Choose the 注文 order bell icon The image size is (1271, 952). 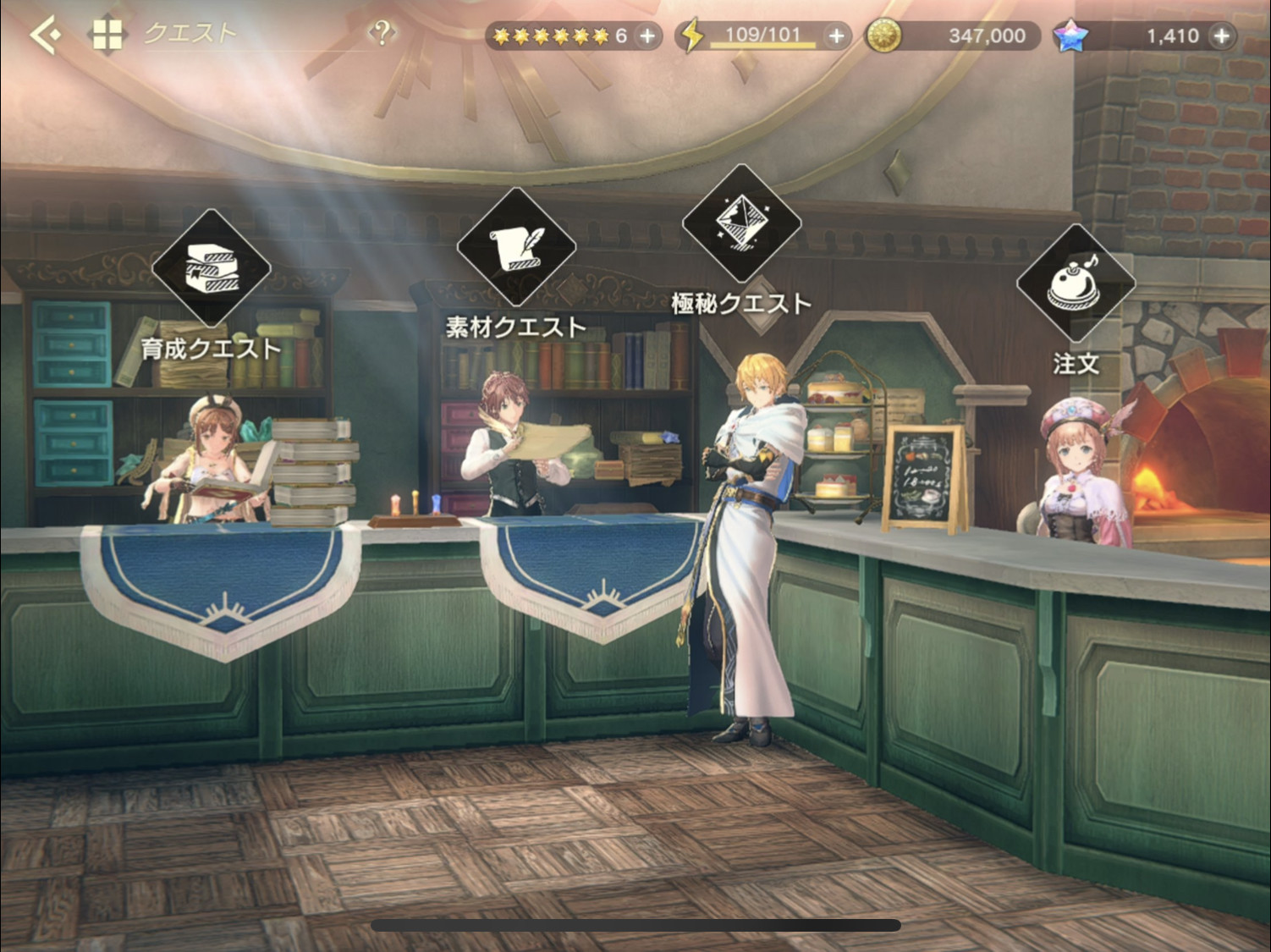(x=1076, y=284)
